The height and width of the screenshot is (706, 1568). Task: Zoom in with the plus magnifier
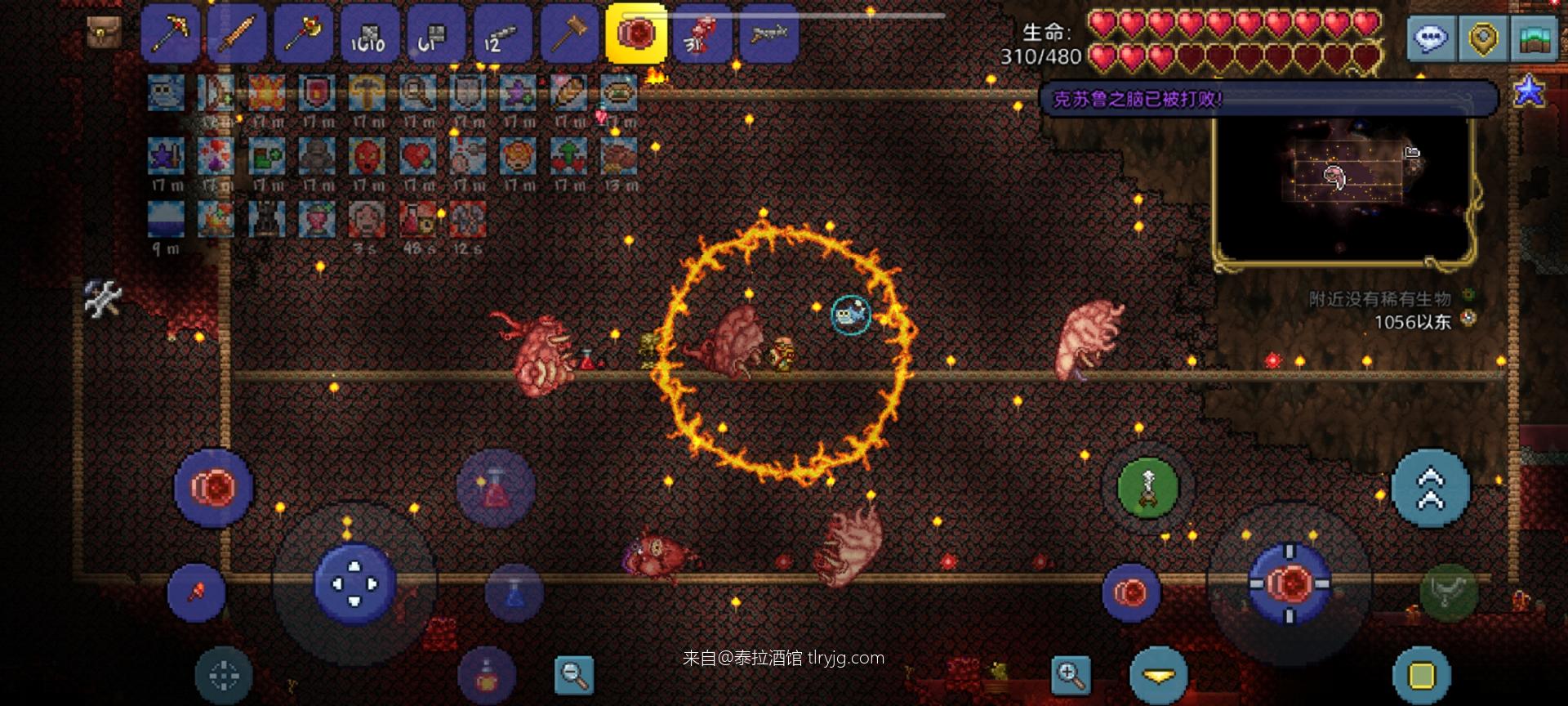click(1071, 675)
